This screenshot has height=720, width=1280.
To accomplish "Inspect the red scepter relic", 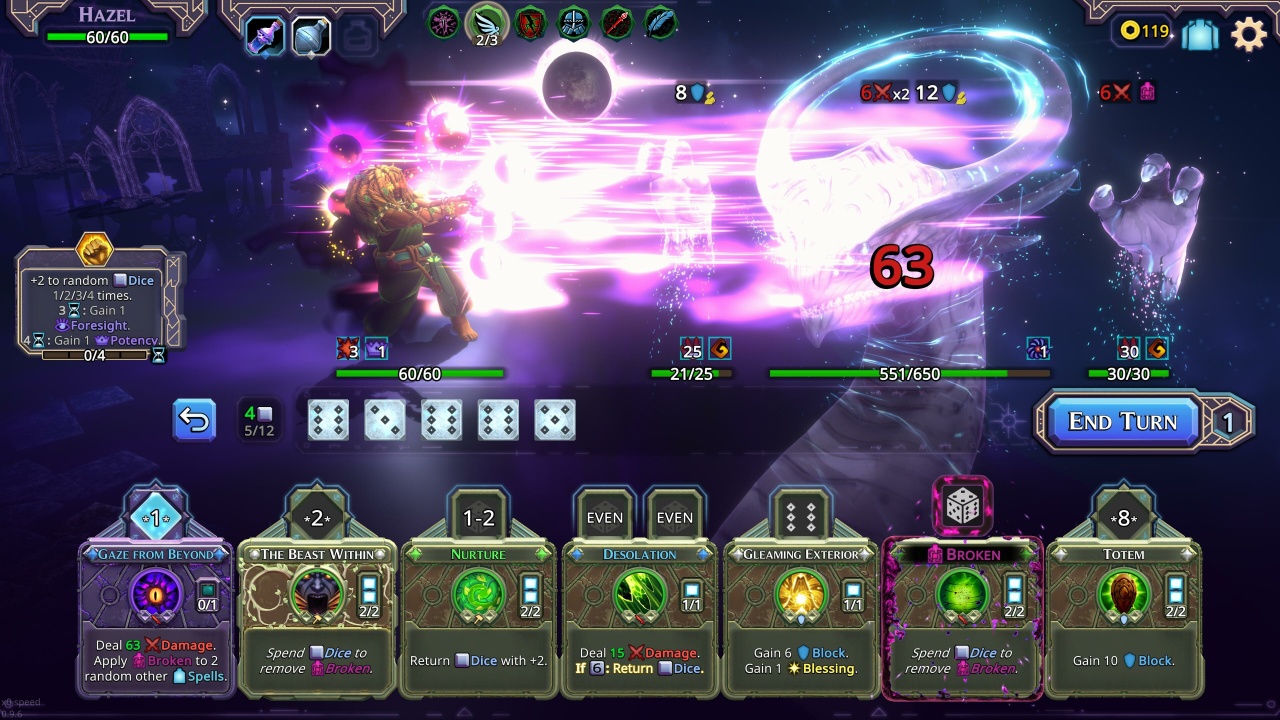I will [x=617, y=22].
